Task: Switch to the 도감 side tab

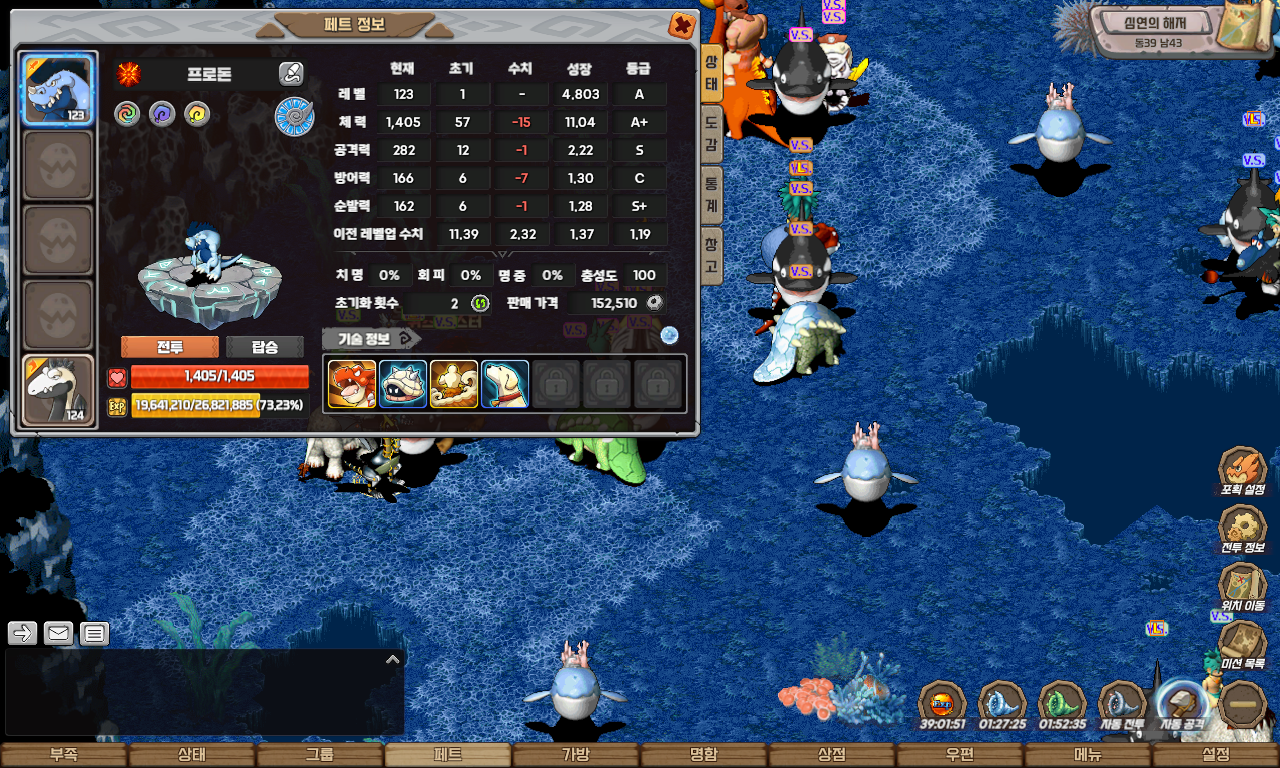Action: 711,135
